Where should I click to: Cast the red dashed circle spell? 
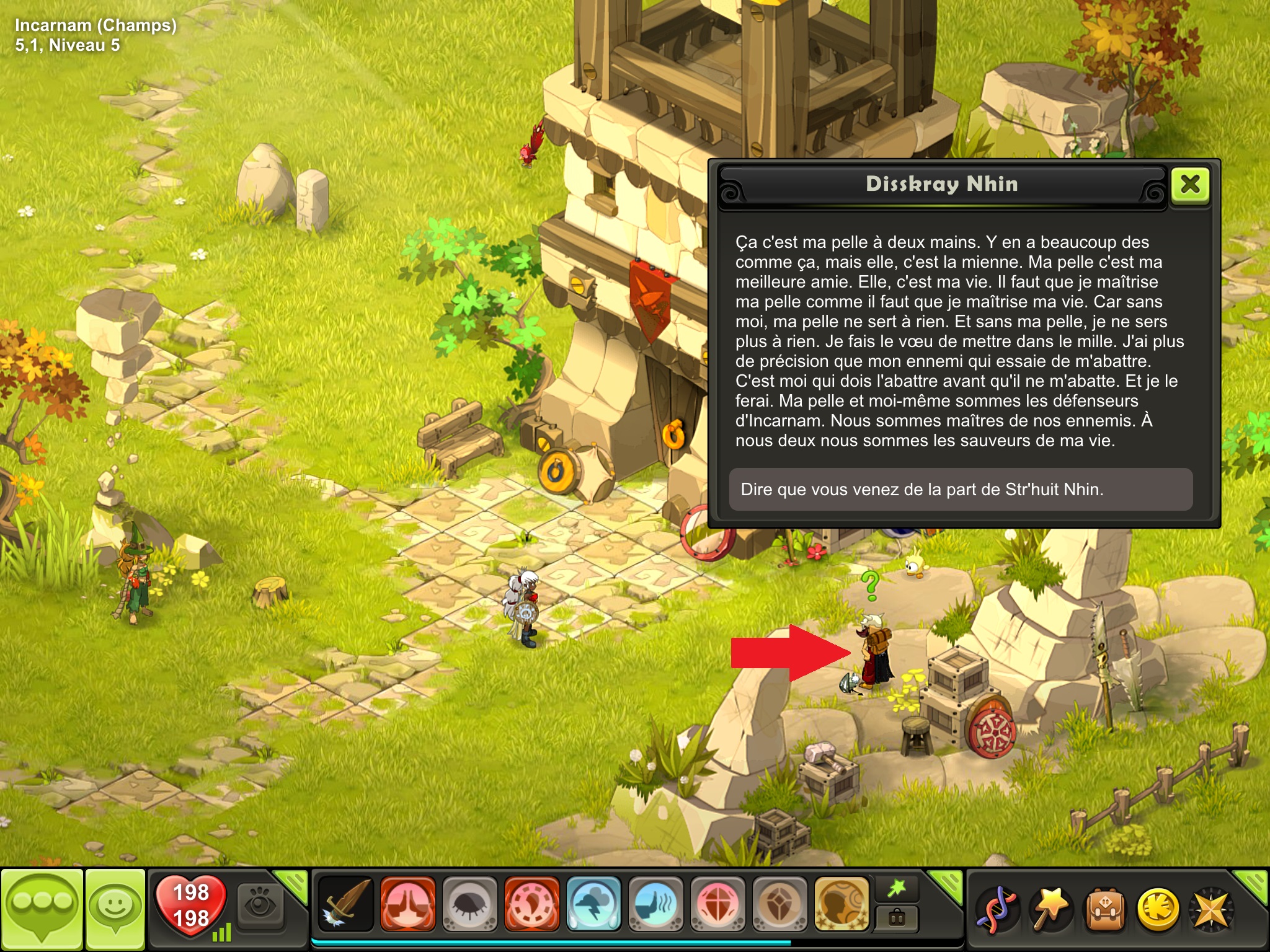click(531, 904)
